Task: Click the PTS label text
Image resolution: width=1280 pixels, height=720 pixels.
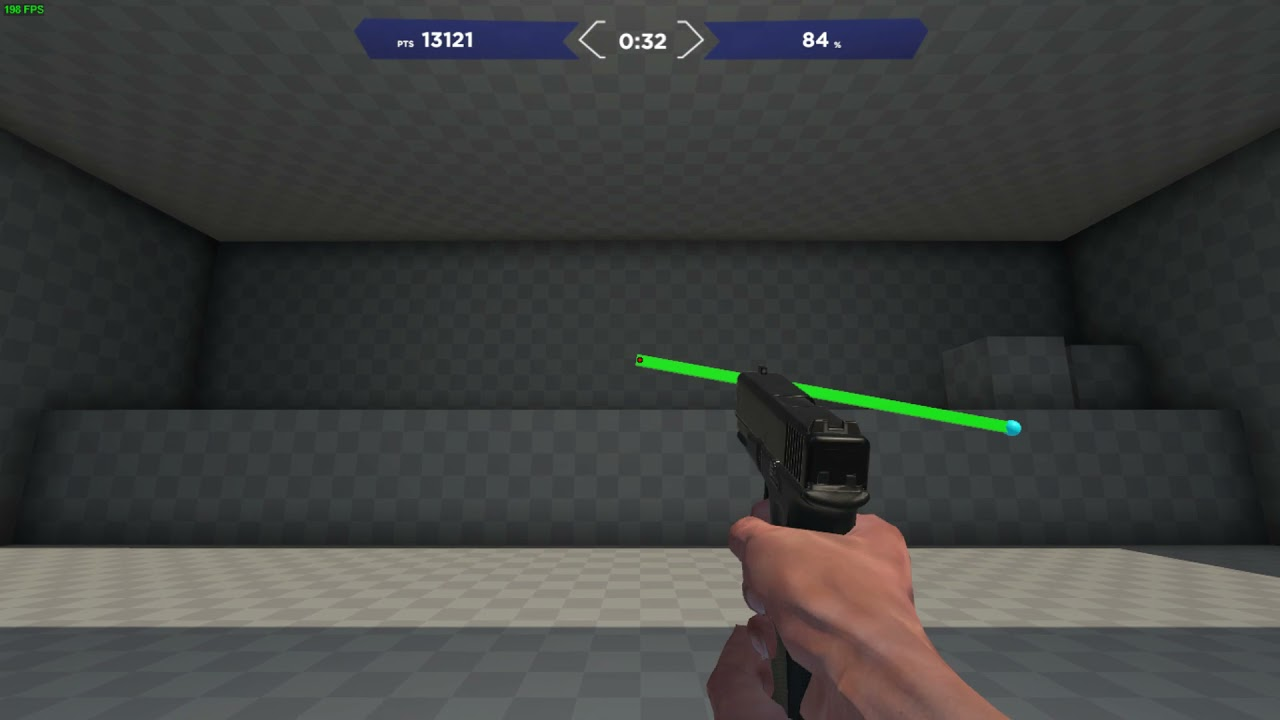Action: pos(404,43)
